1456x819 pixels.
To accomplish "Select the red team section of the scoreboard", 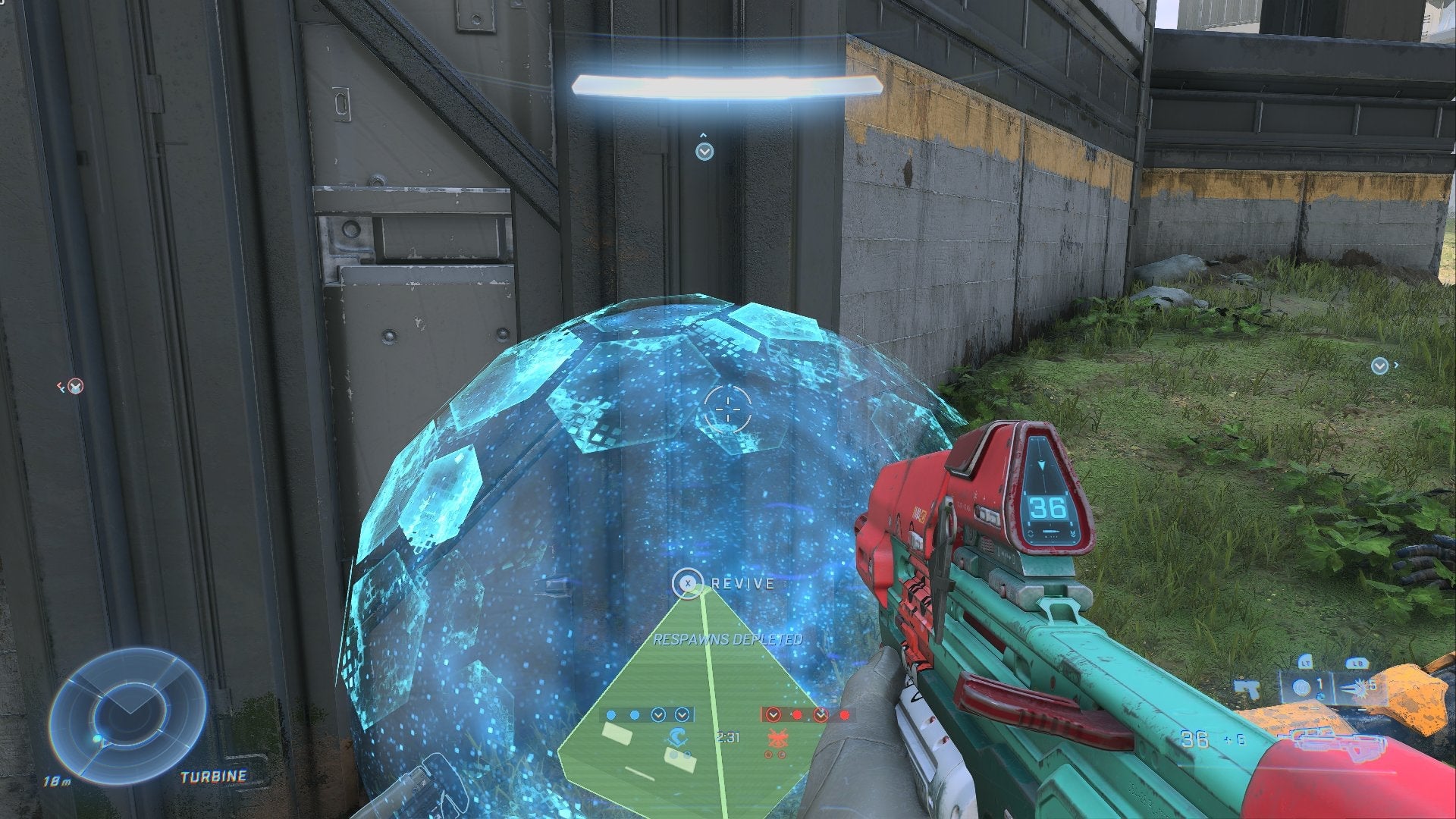I will point(808,714).
